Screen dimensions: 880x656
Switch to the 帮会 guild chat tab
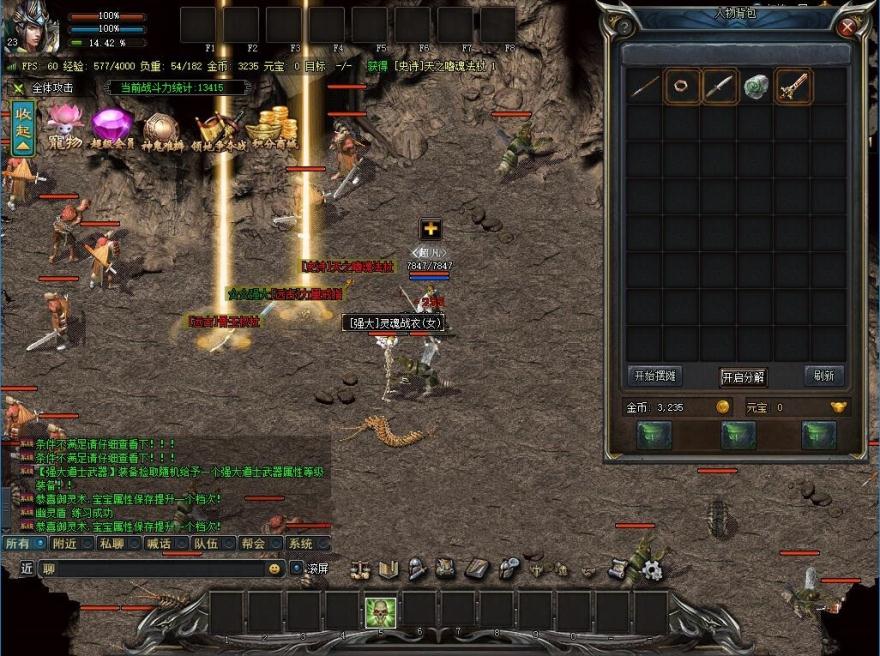(x=253, y=544)
